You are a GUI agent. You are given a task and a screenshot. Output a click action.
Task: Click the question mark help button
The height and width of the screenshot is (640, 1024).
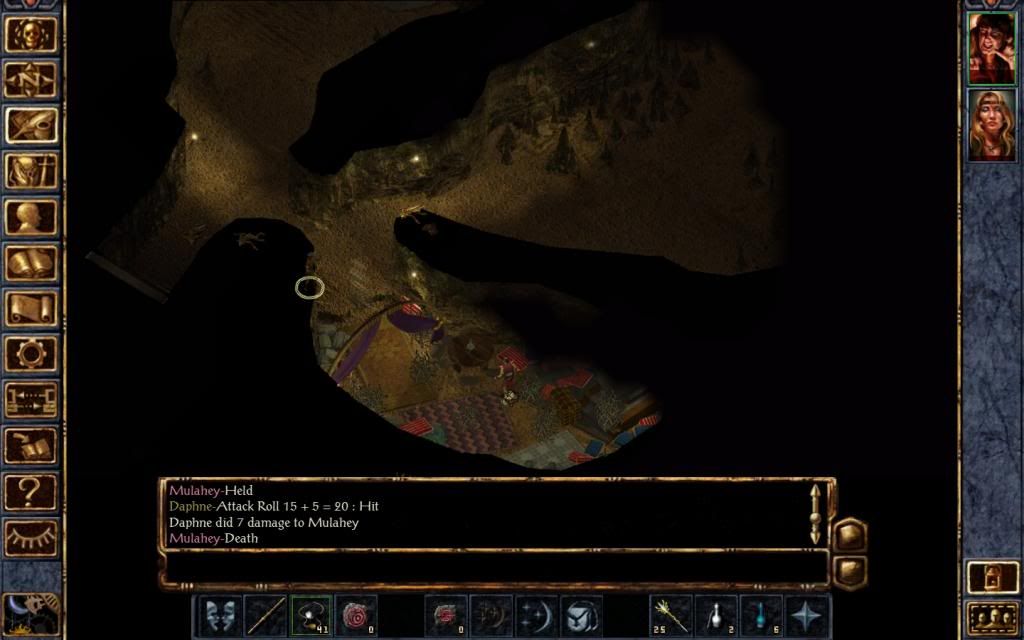coord(31,490)
